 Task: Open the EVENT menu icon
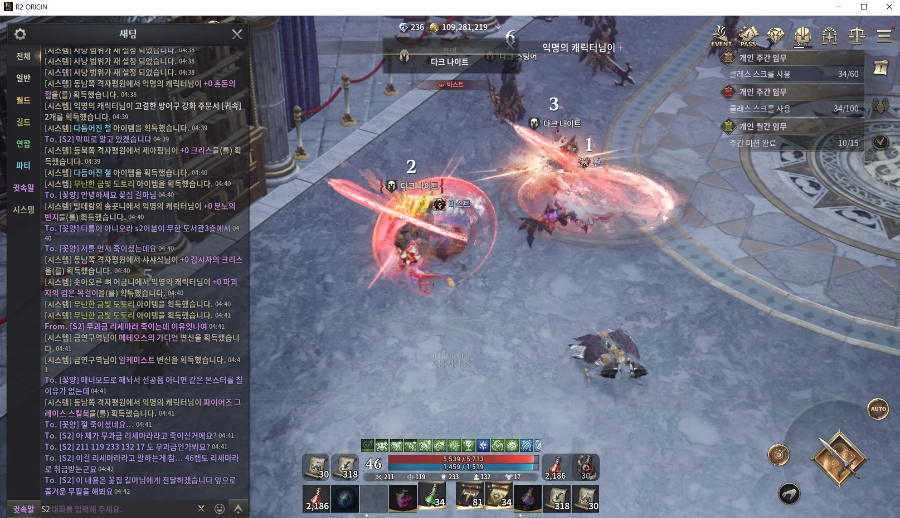[x=721, y=37]
